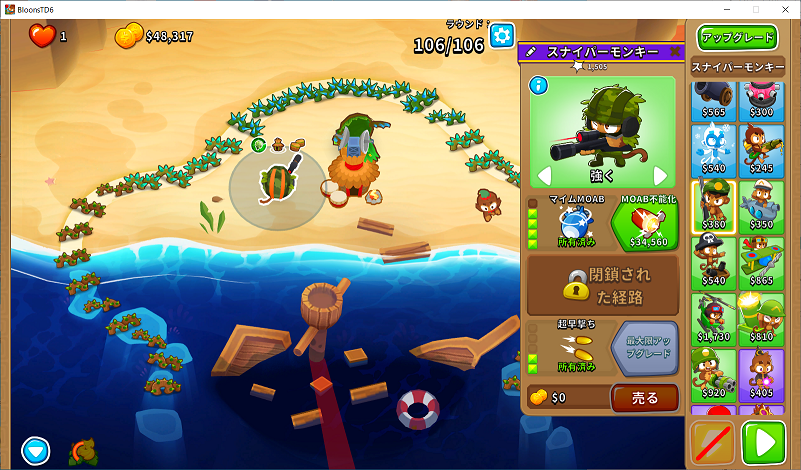The height and width of the screenshot is (470, 801).
Task: Buy the MOAB不能化 upgrade for $34,560
Action: point(644,222)
